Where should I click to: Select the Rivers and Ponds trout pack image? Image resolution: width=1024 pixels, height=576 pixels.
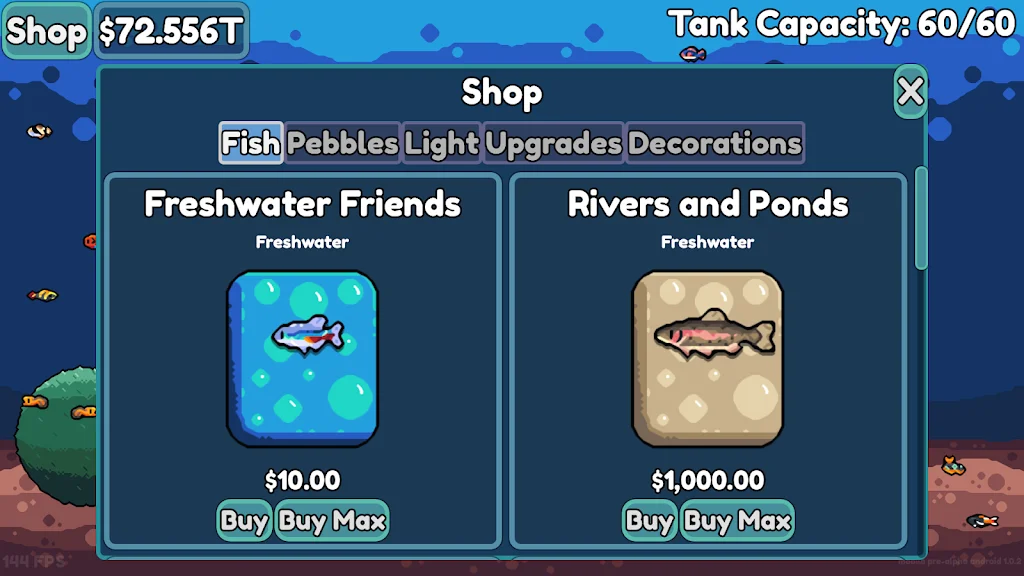[x=708, y=358]
